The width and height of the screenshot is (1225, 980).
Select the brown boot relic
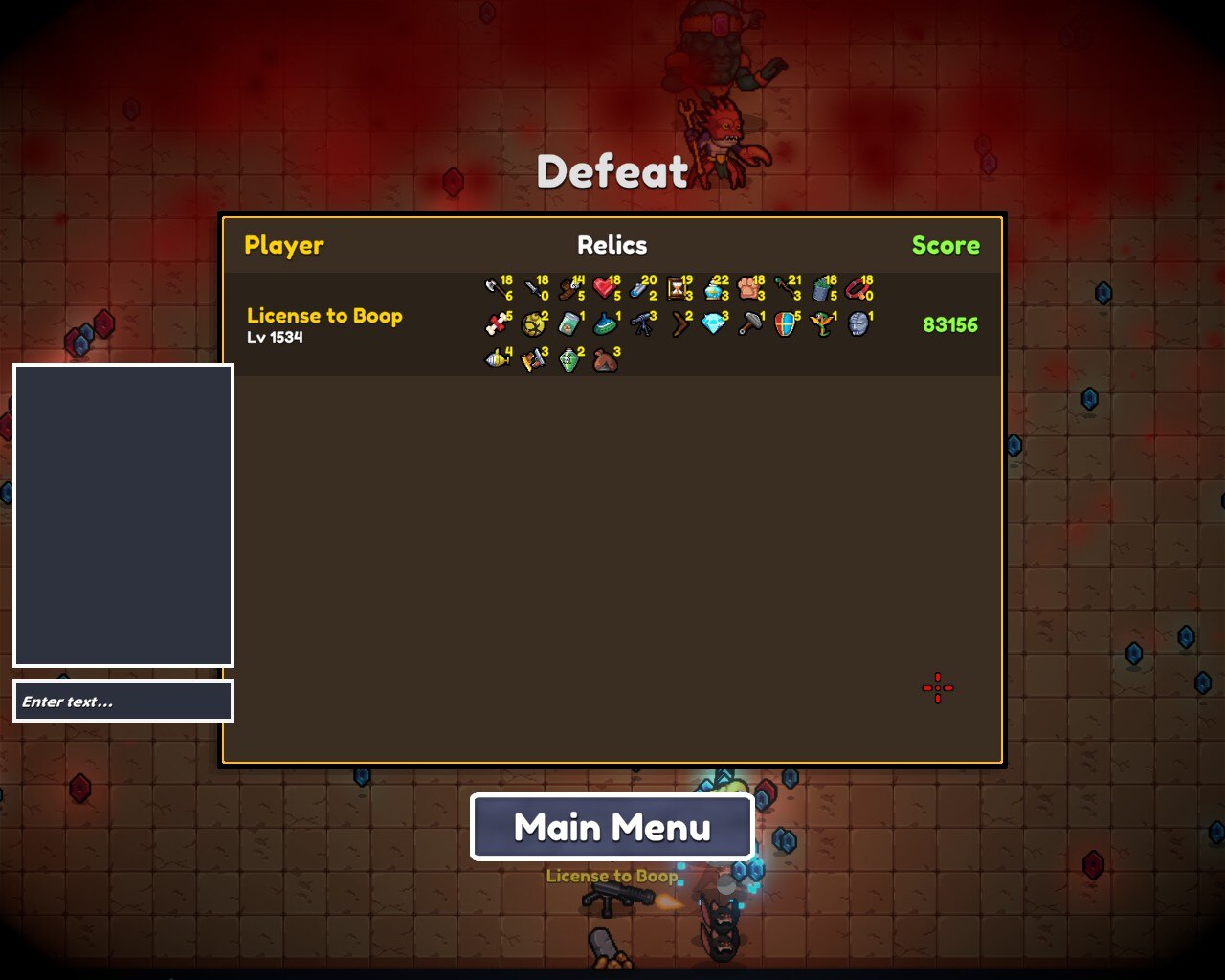pyautogui.click(x=570, y=287)
